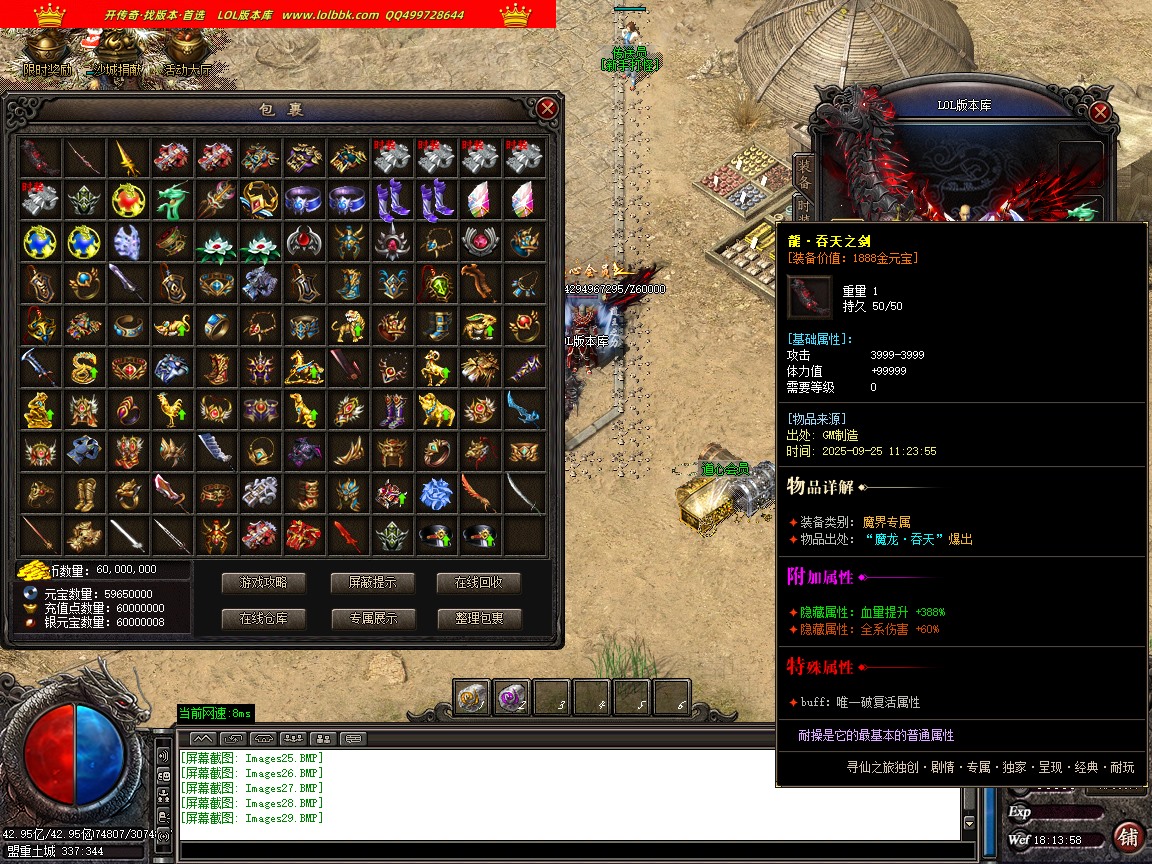Close the 包裹 bag window
This screenshot has width=1152, height=864.
pos(546,108)
